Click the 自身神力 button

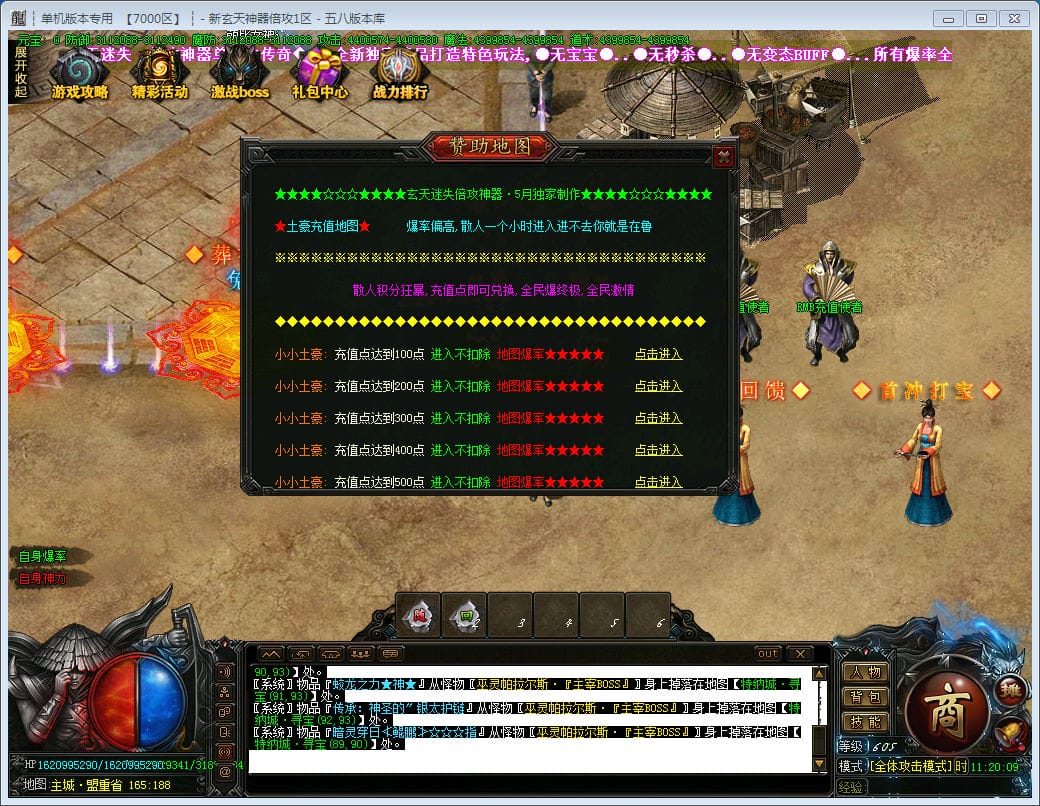tap(43, 578)
